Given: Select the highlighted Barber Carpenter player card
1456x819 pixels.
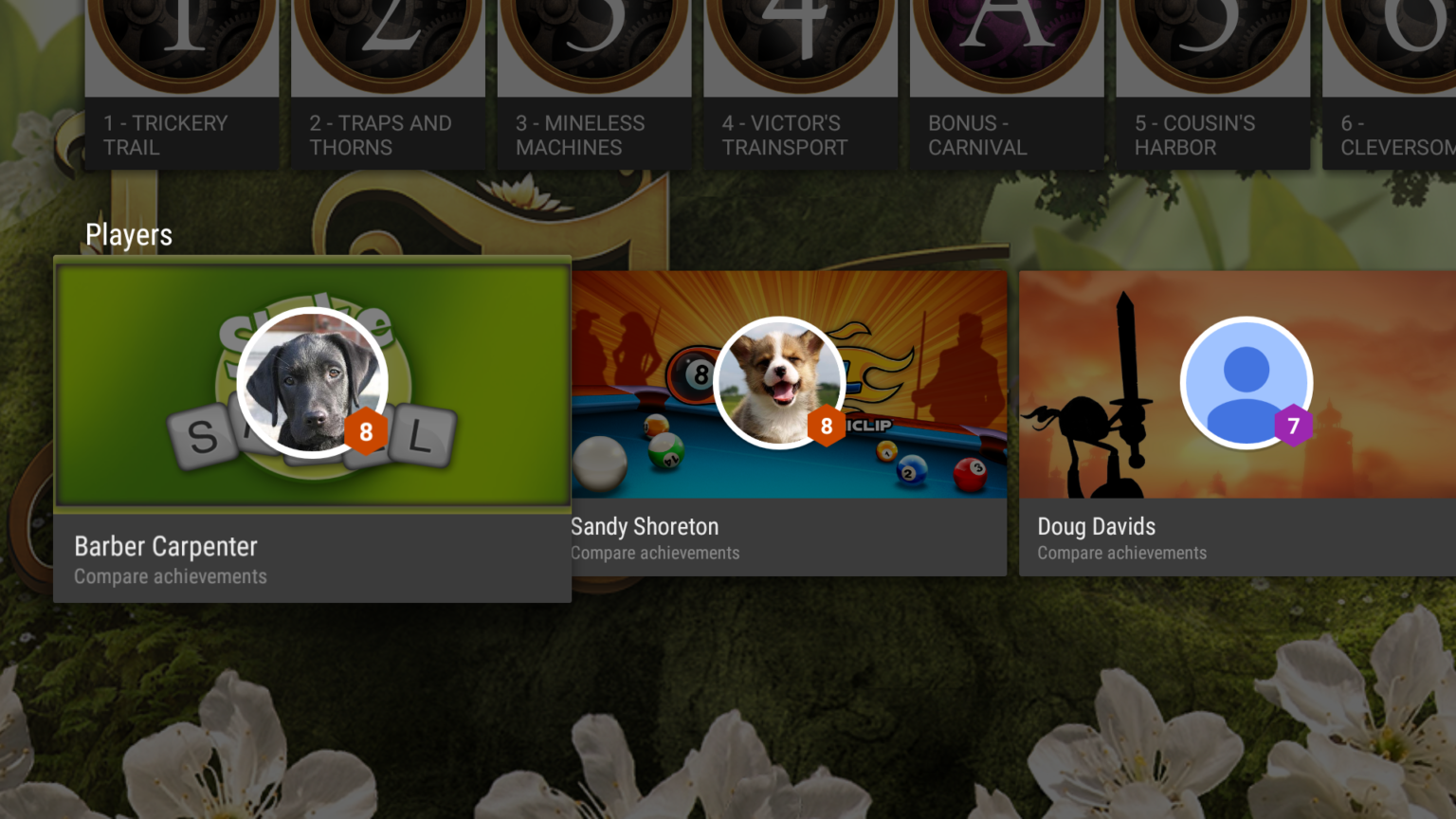Looking at the screenshot, I should tap(313, 427).
